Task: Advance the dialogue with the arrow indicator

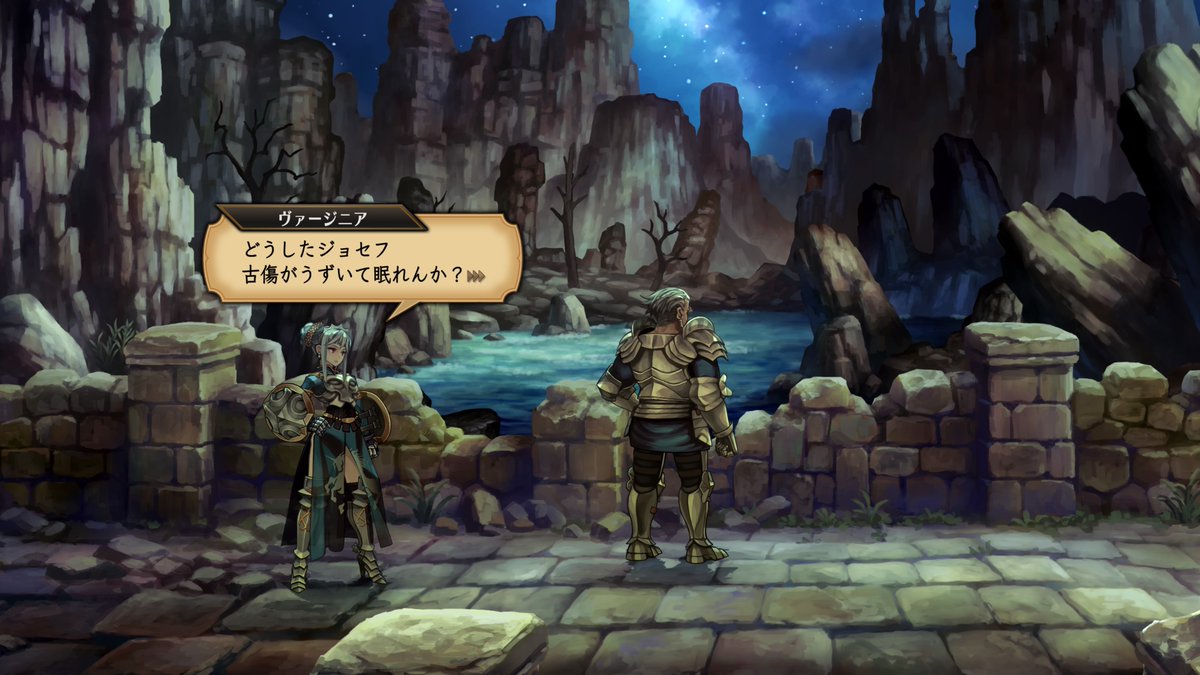Action: pos(476,276)
